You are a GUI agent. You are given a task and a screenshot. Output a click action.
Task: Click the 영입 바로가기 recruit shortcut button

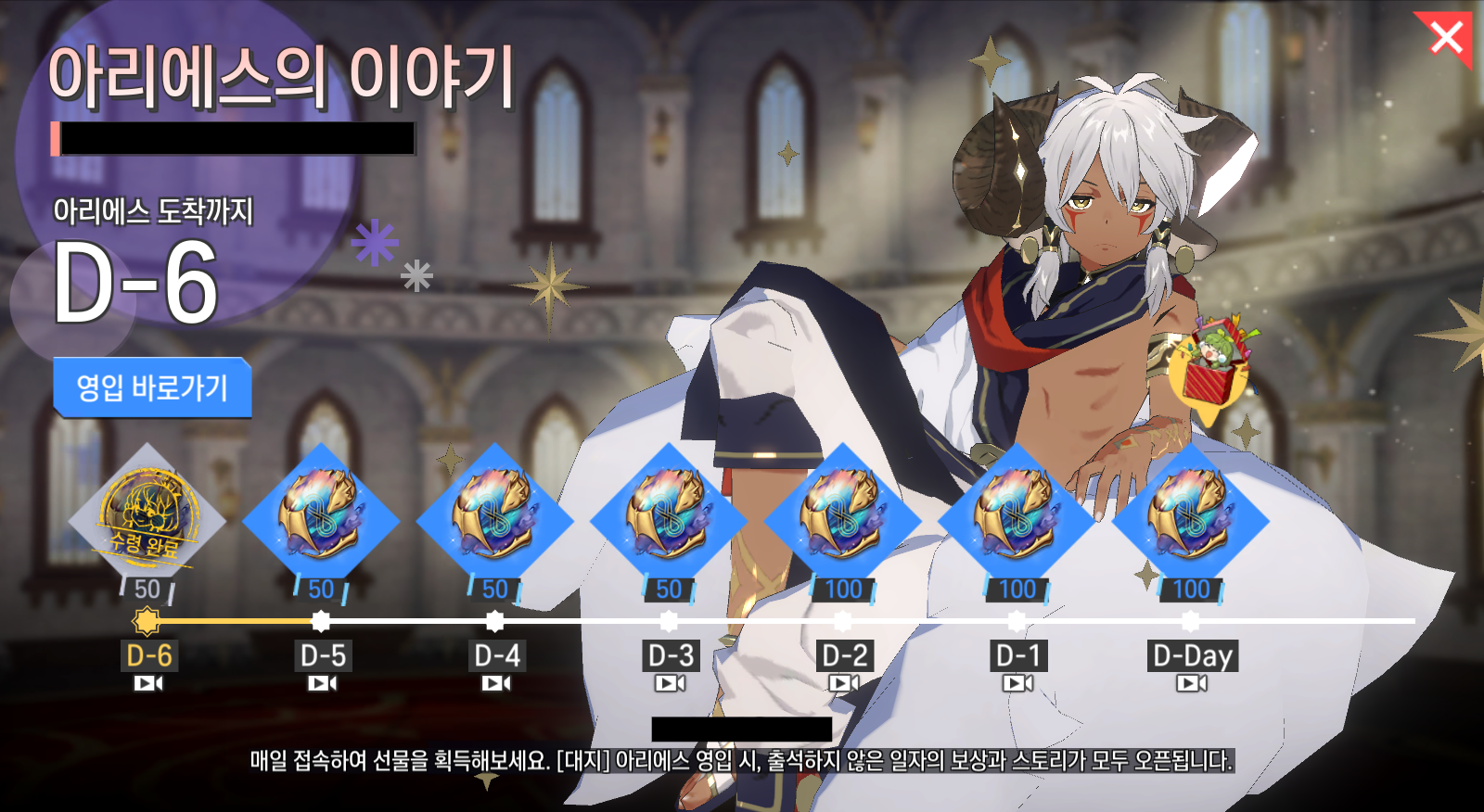coord(152,387)
